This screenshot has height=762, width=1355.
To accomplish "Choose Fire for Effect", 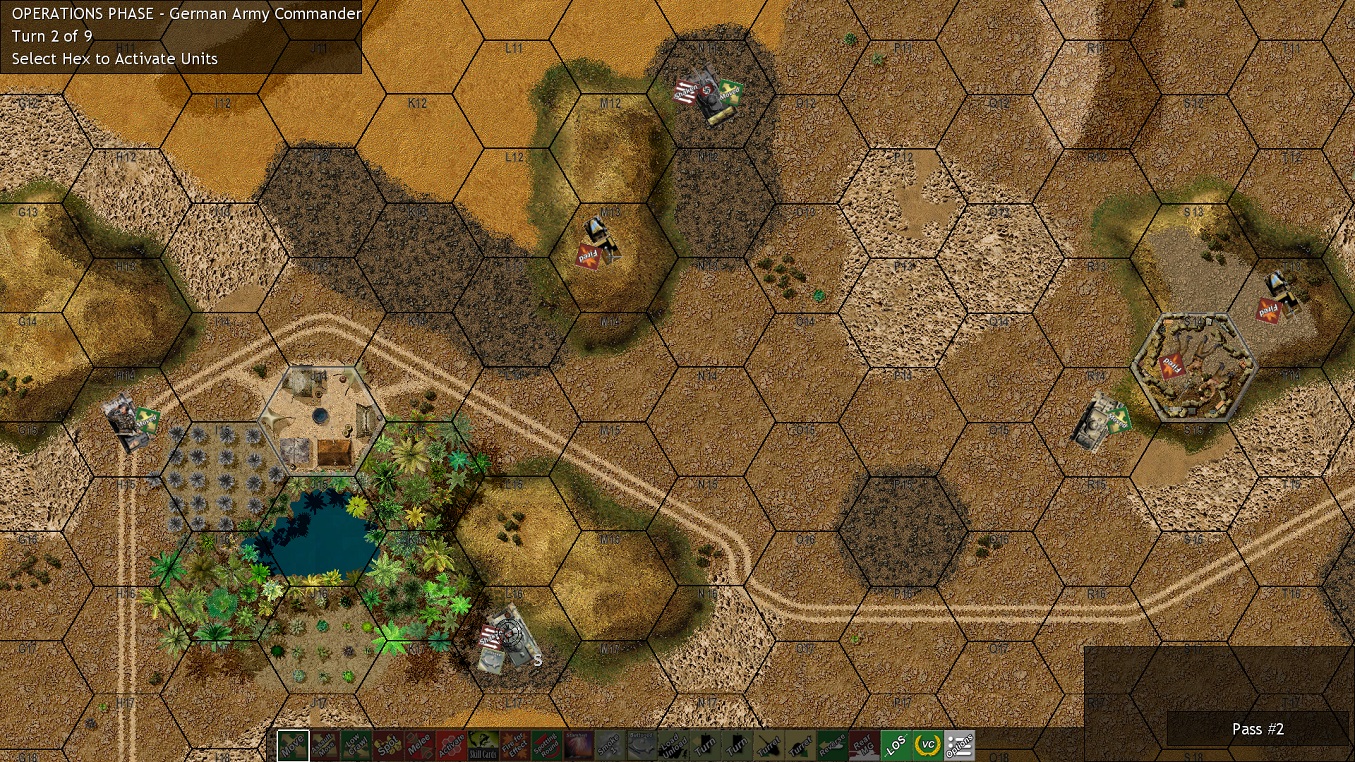I will (514, 745).
